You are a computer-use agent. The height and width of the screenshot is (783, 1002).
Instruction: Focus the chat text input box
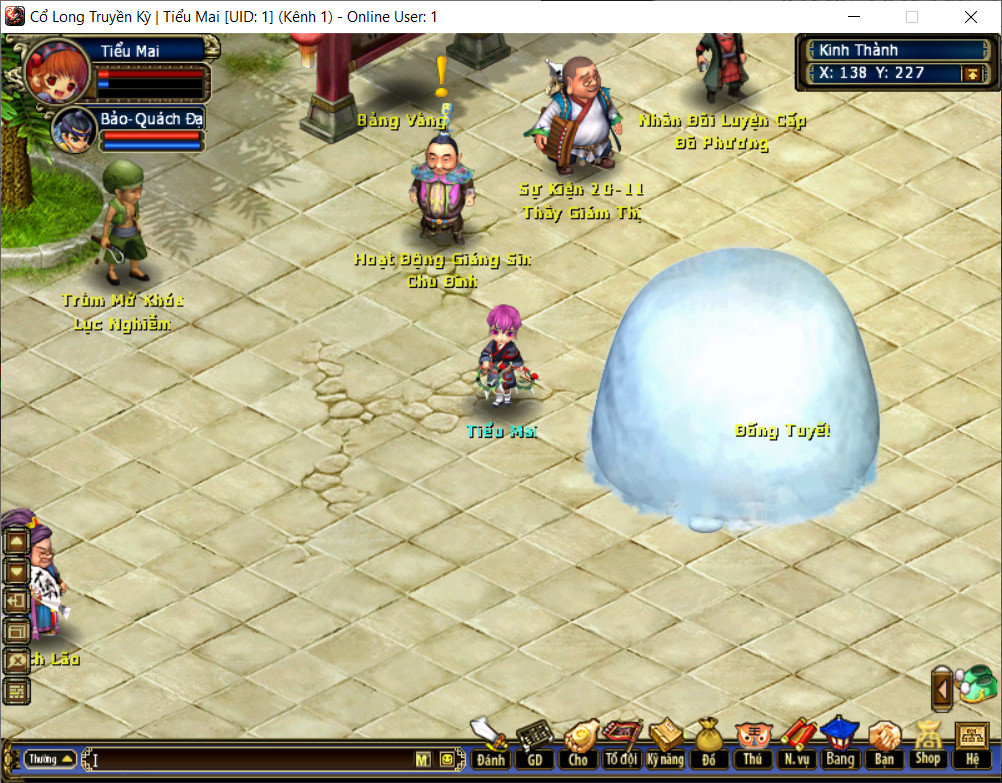tap(250, 760)
